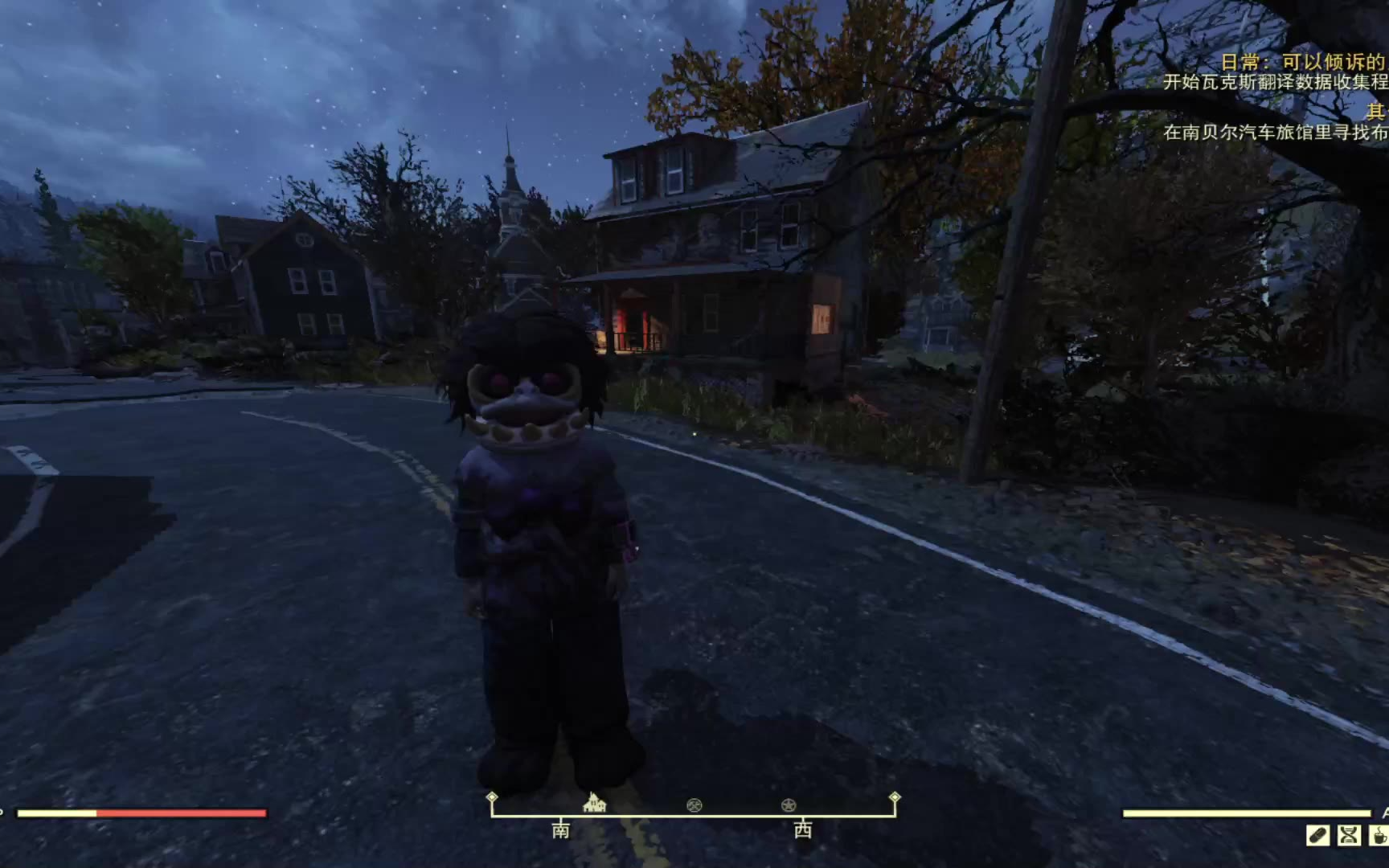This screenshot has height=868, width=1389.
Task: Click the coffee cup status icon
Action: pos(1379,836)
